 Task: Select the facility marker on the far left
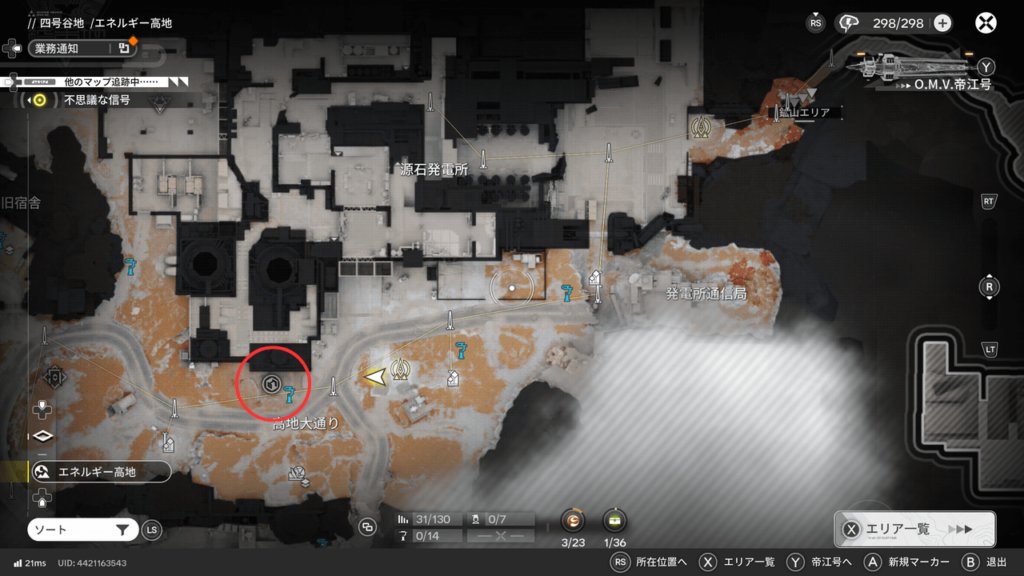tap(55, 377)
